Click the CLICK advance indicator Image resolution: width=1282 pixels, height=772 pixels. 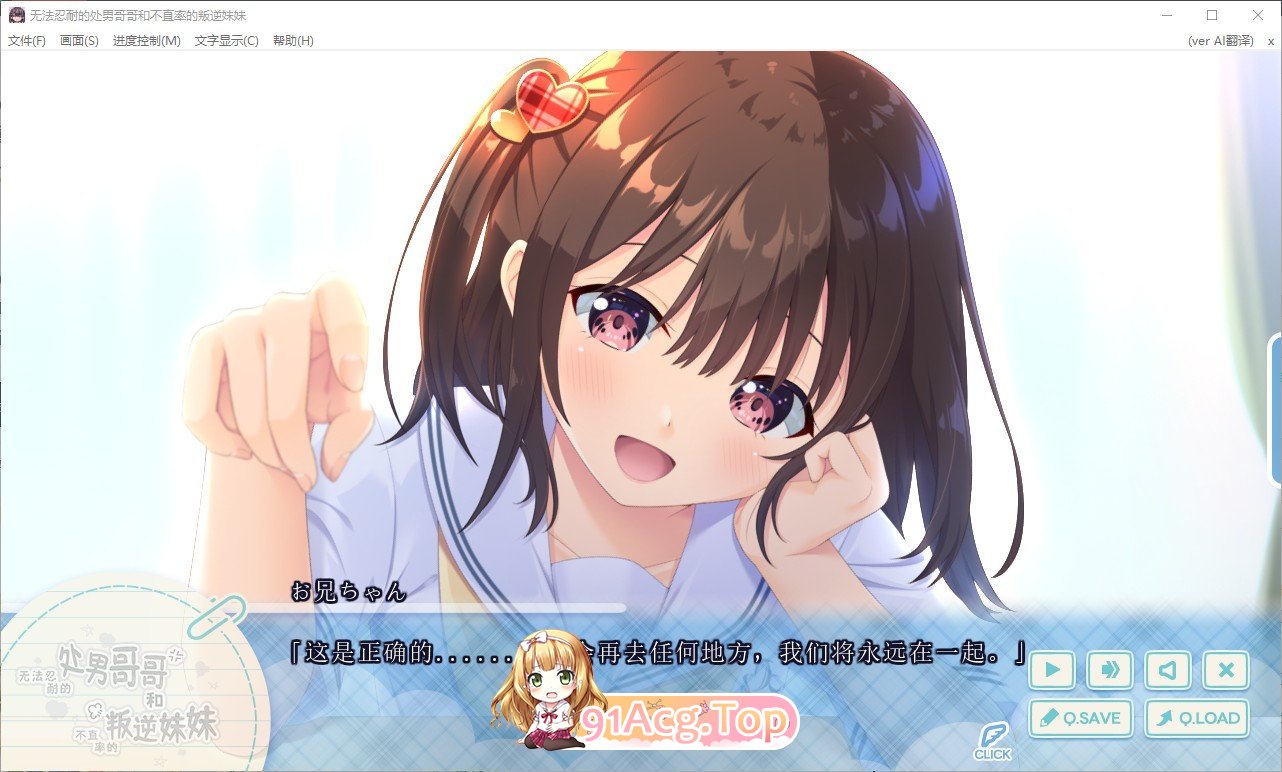[994, 740]
